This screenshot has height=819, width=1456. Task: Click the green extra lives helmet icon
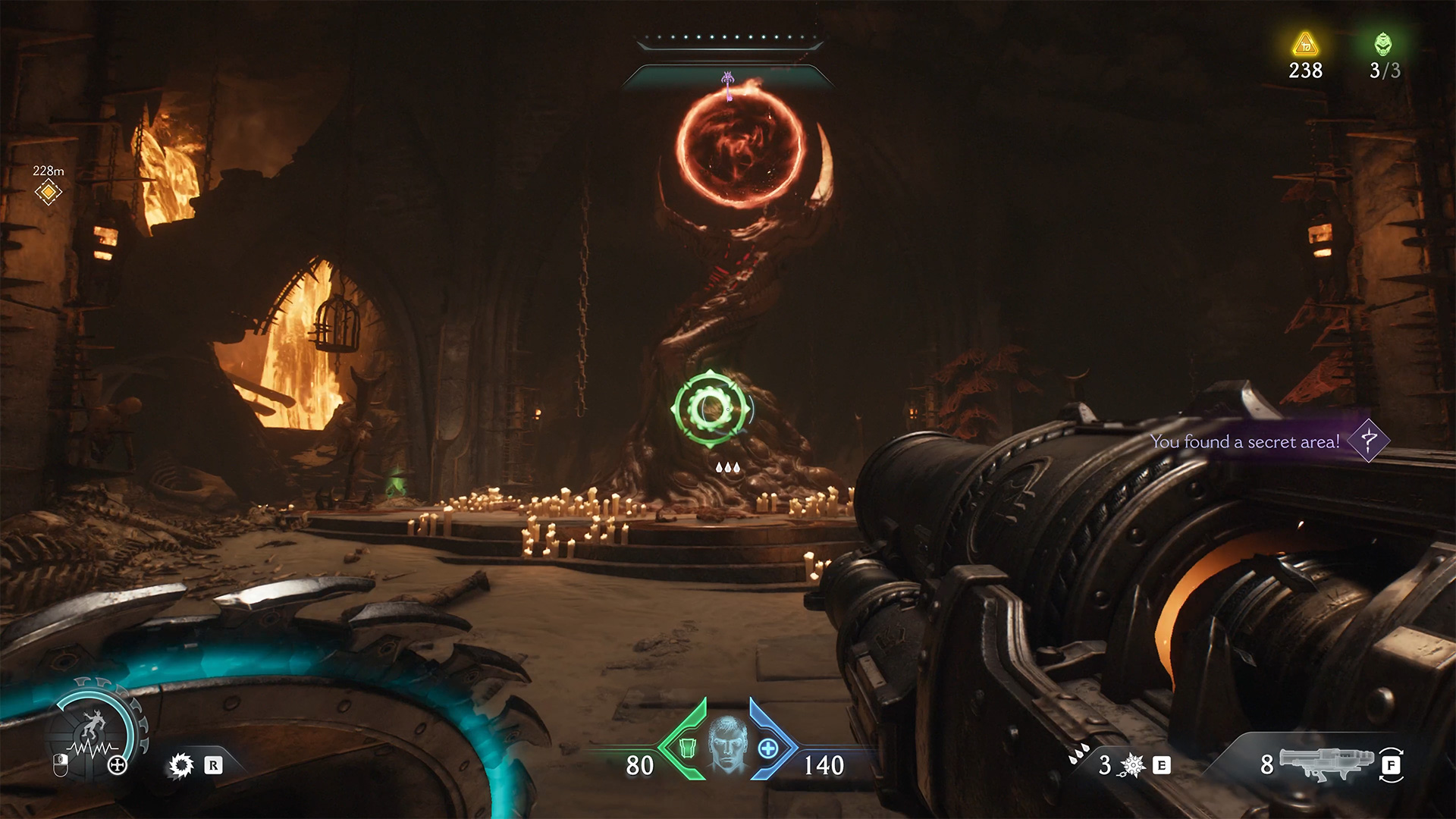[1384, 44]
